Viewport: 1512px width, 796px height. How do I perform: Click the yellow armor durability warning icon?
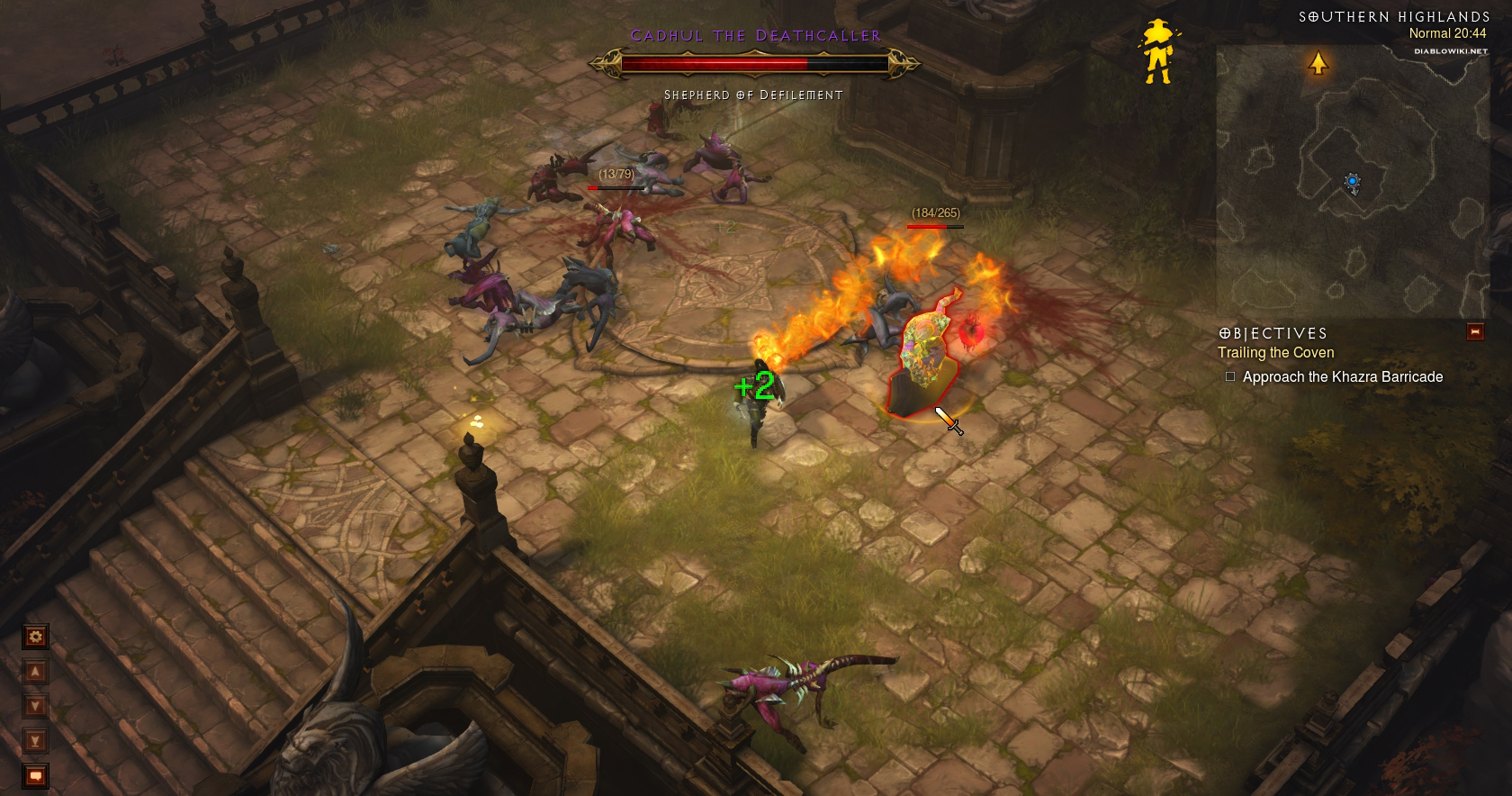click(1157, 52)
